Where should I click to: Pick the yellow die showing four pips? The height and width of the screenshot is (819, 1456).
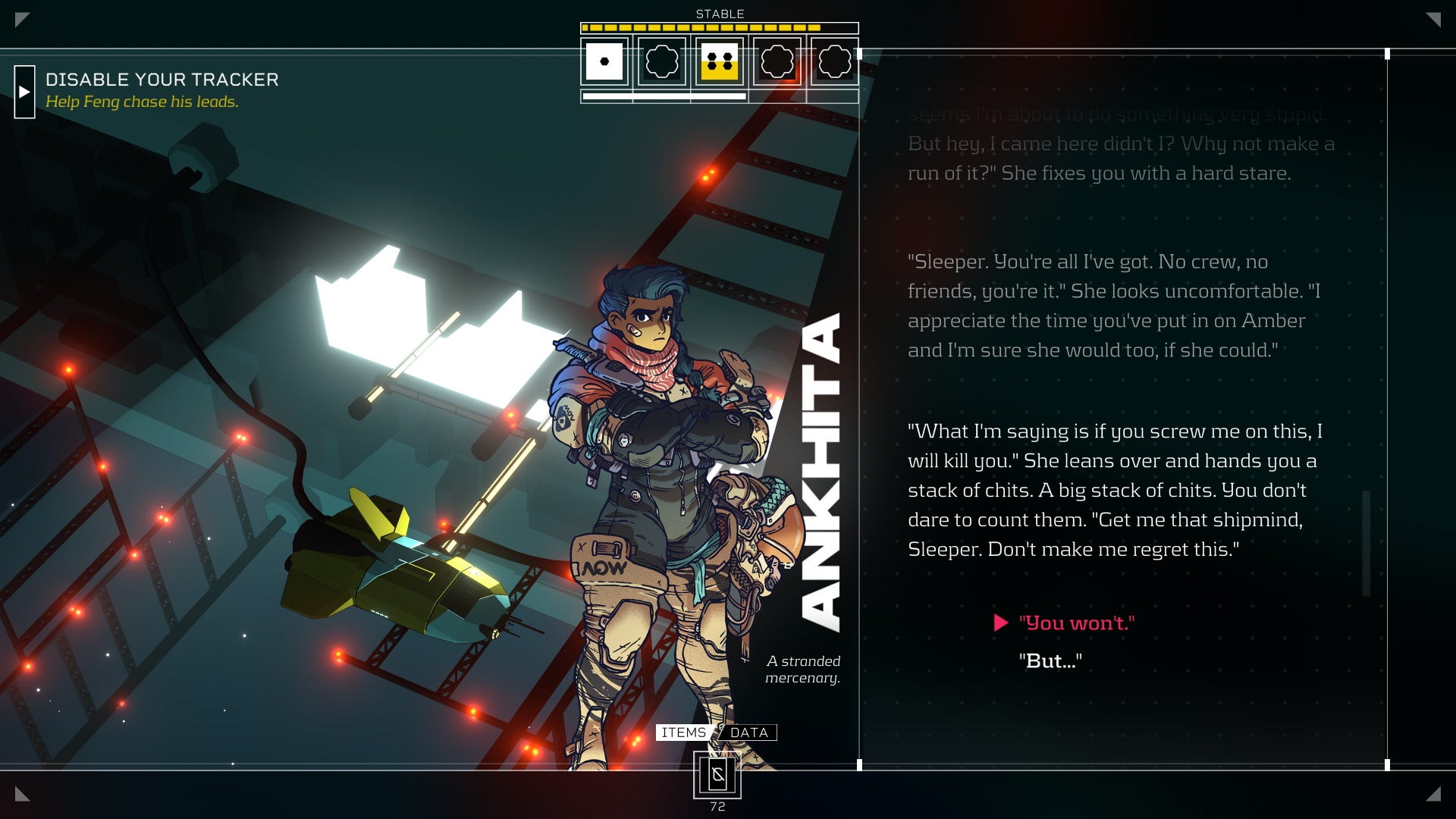[719, 61]
